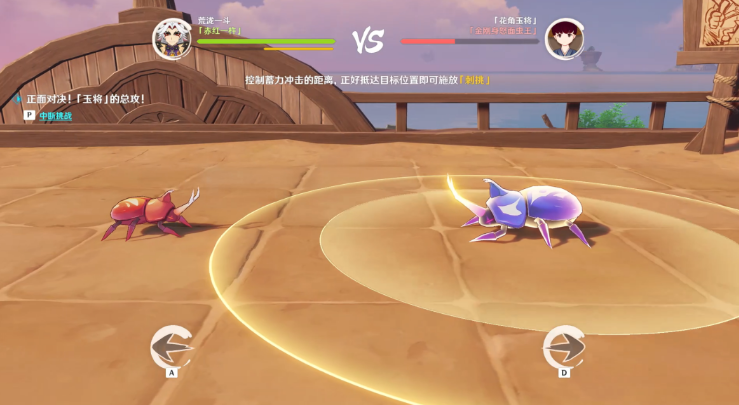Select the 正面对决 challenge objective tracker
739x405 pixels.
coord(84,99)
